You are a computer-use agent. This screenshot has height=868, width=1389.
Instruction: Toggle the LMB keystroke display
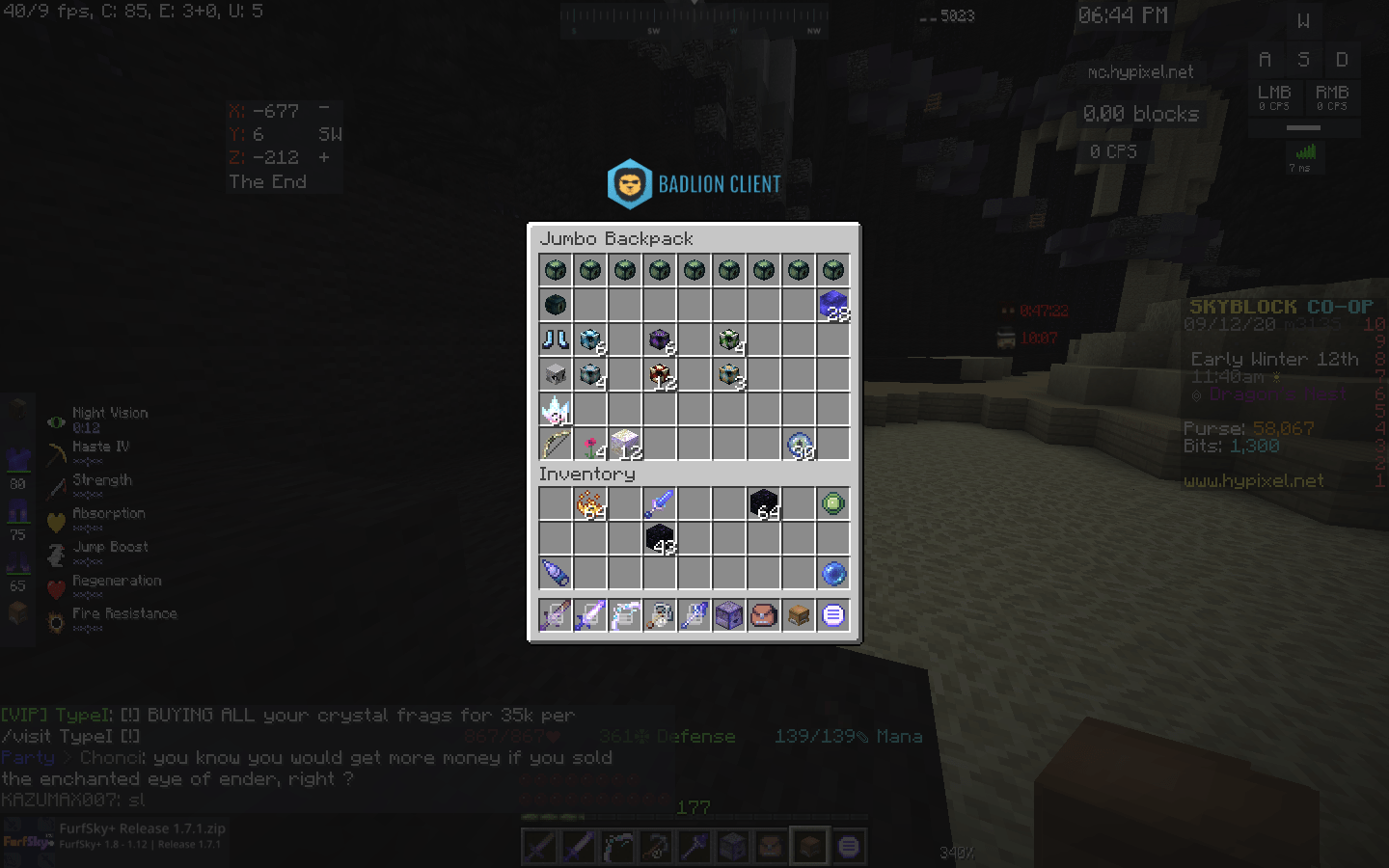click(x=1275, y=97)
